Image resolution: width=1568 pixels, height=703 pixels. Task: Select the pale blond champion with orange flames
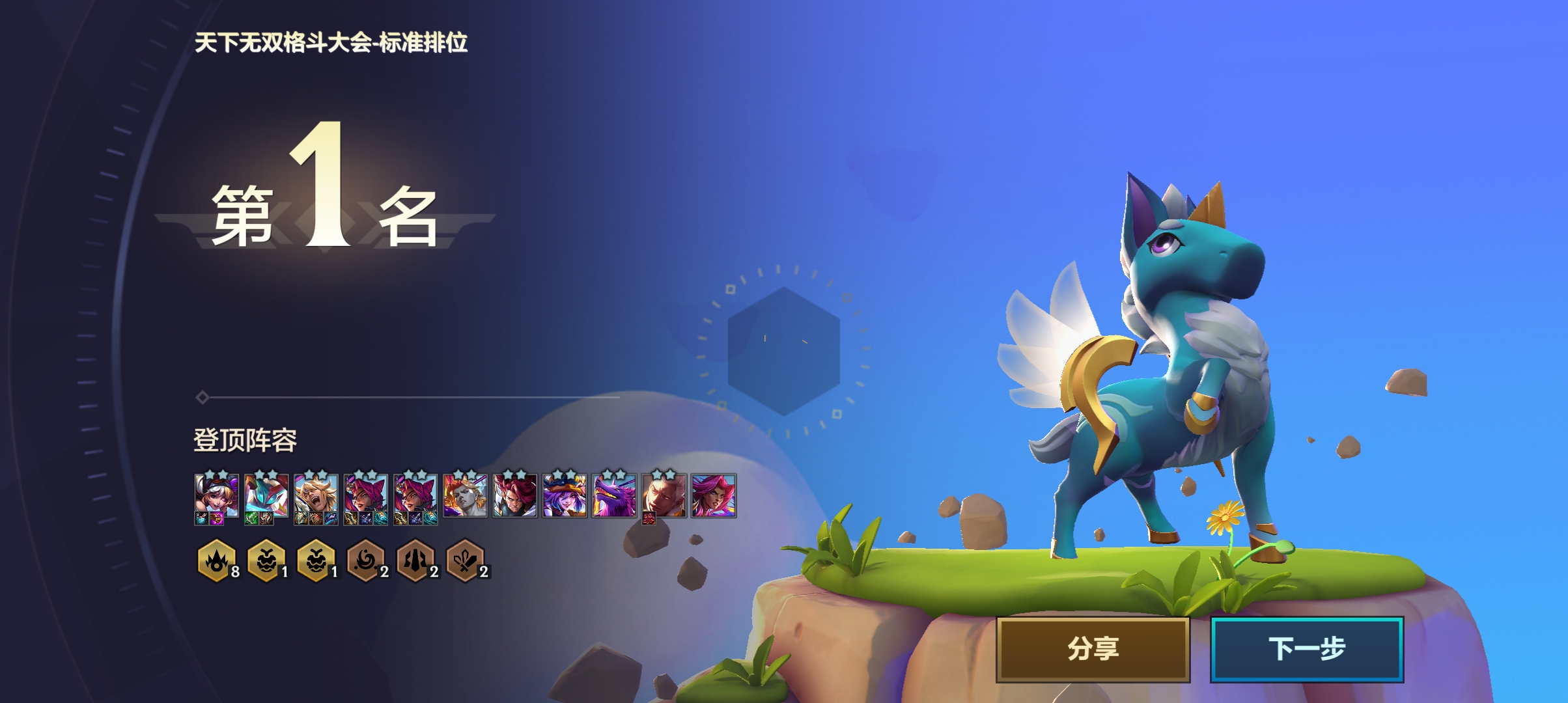click(465, 496)
